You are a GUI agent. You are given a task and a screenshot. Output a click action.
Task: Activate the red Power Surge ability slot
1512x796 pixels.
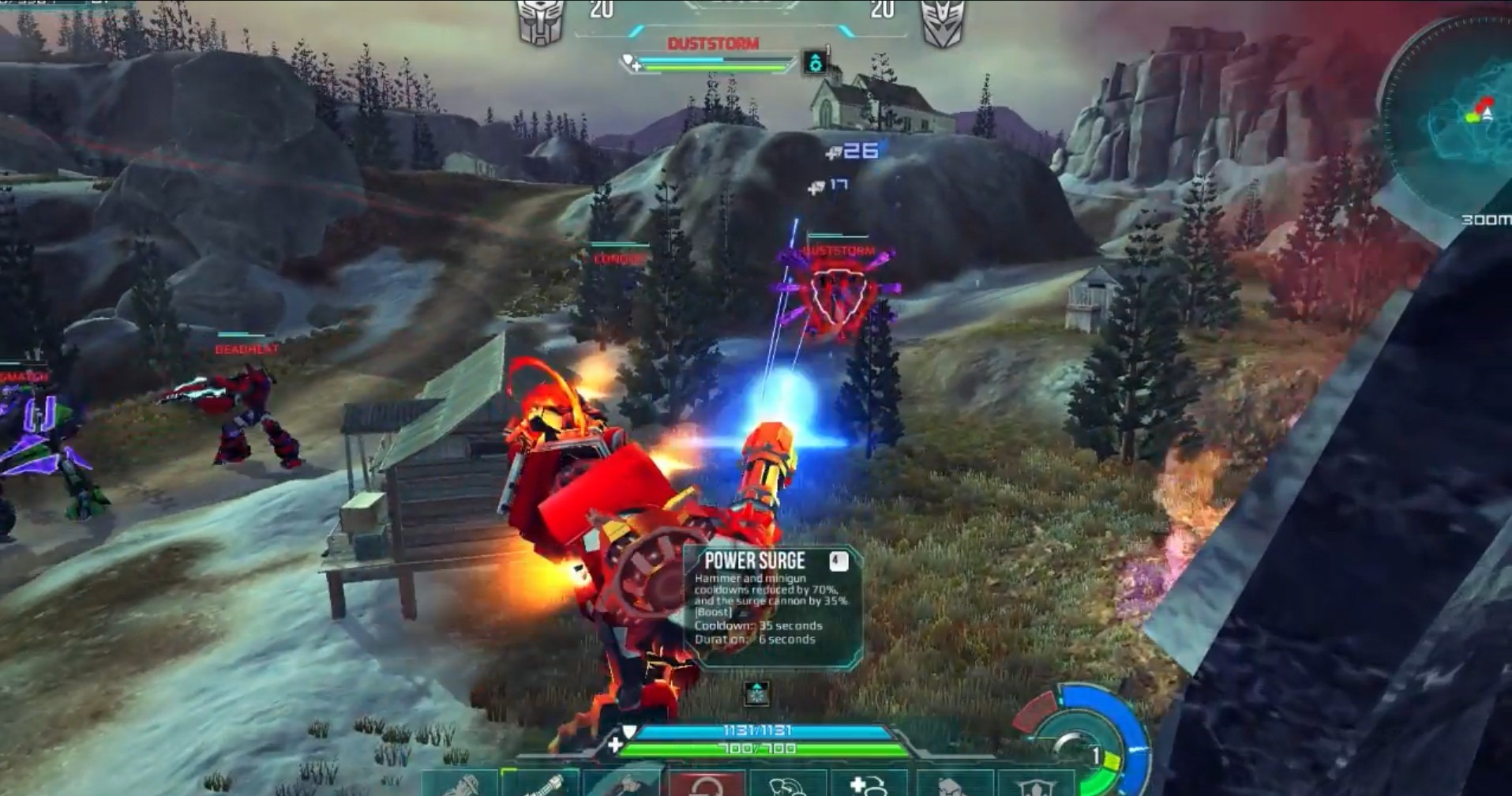point(705,784)
